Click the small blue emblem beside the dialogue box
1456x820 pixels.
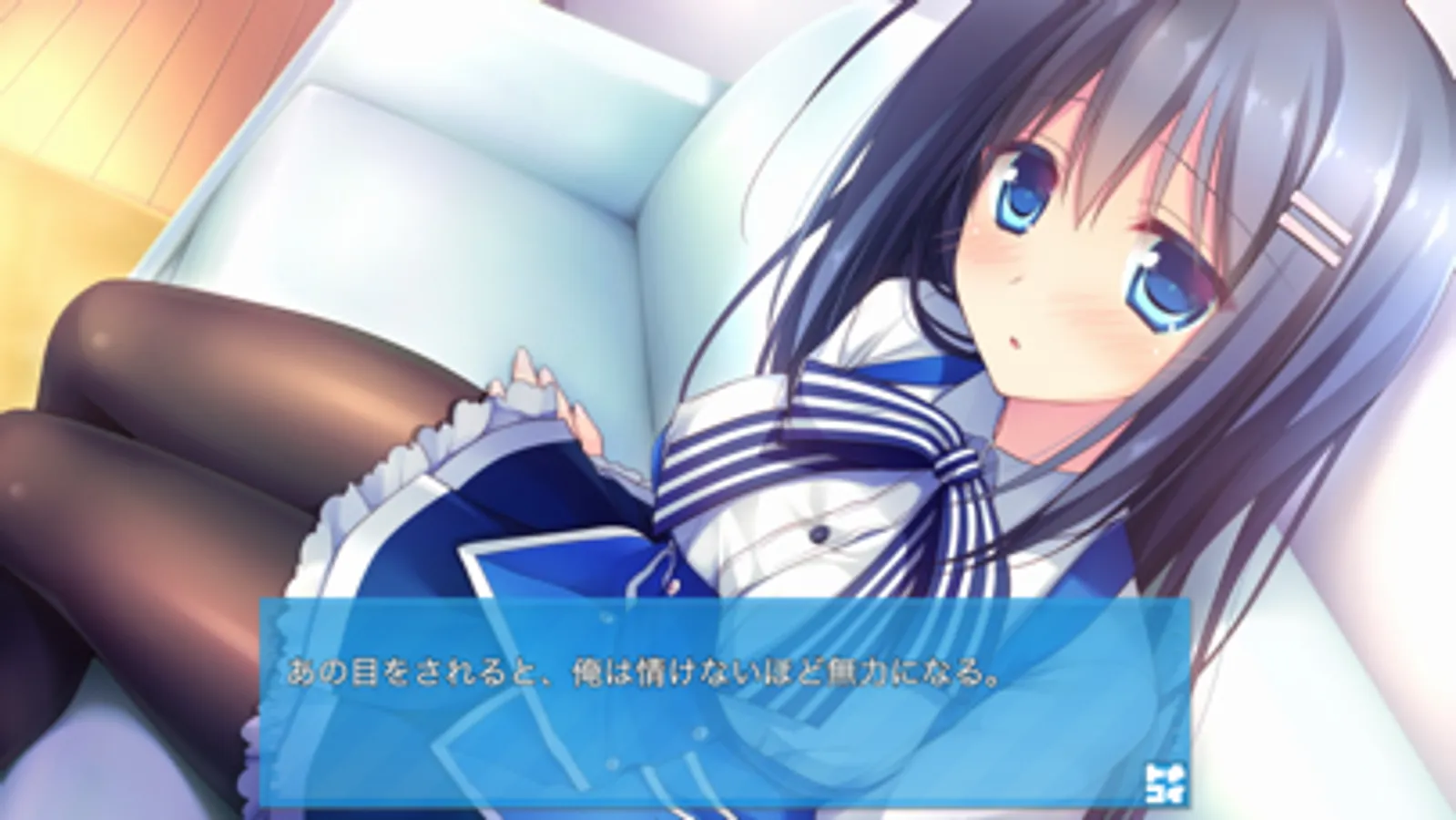[x=1166, y=779]
